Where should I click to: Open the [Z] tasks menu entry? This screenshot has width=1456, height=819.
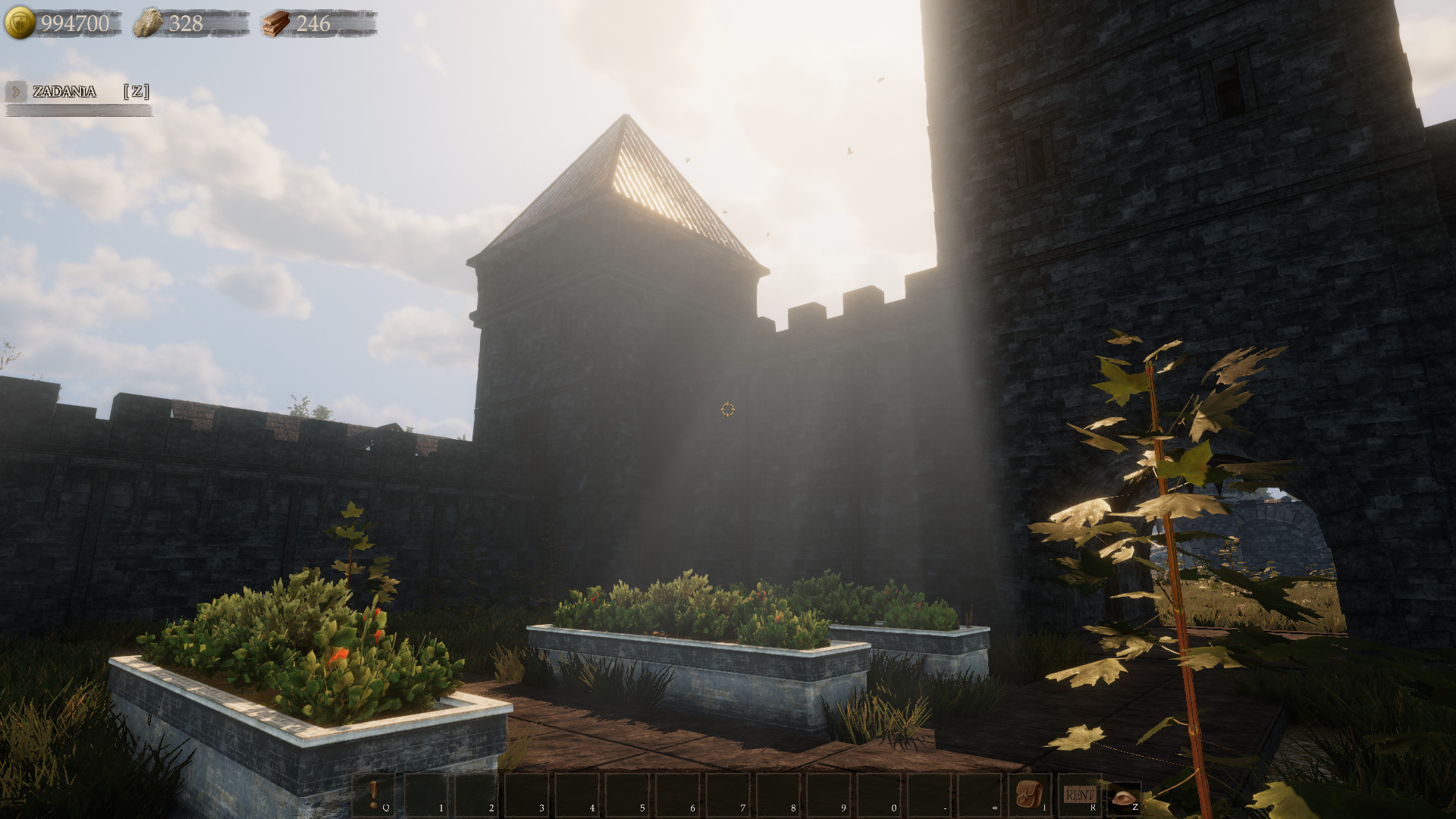pyautogui.click(x=136, y=93)
